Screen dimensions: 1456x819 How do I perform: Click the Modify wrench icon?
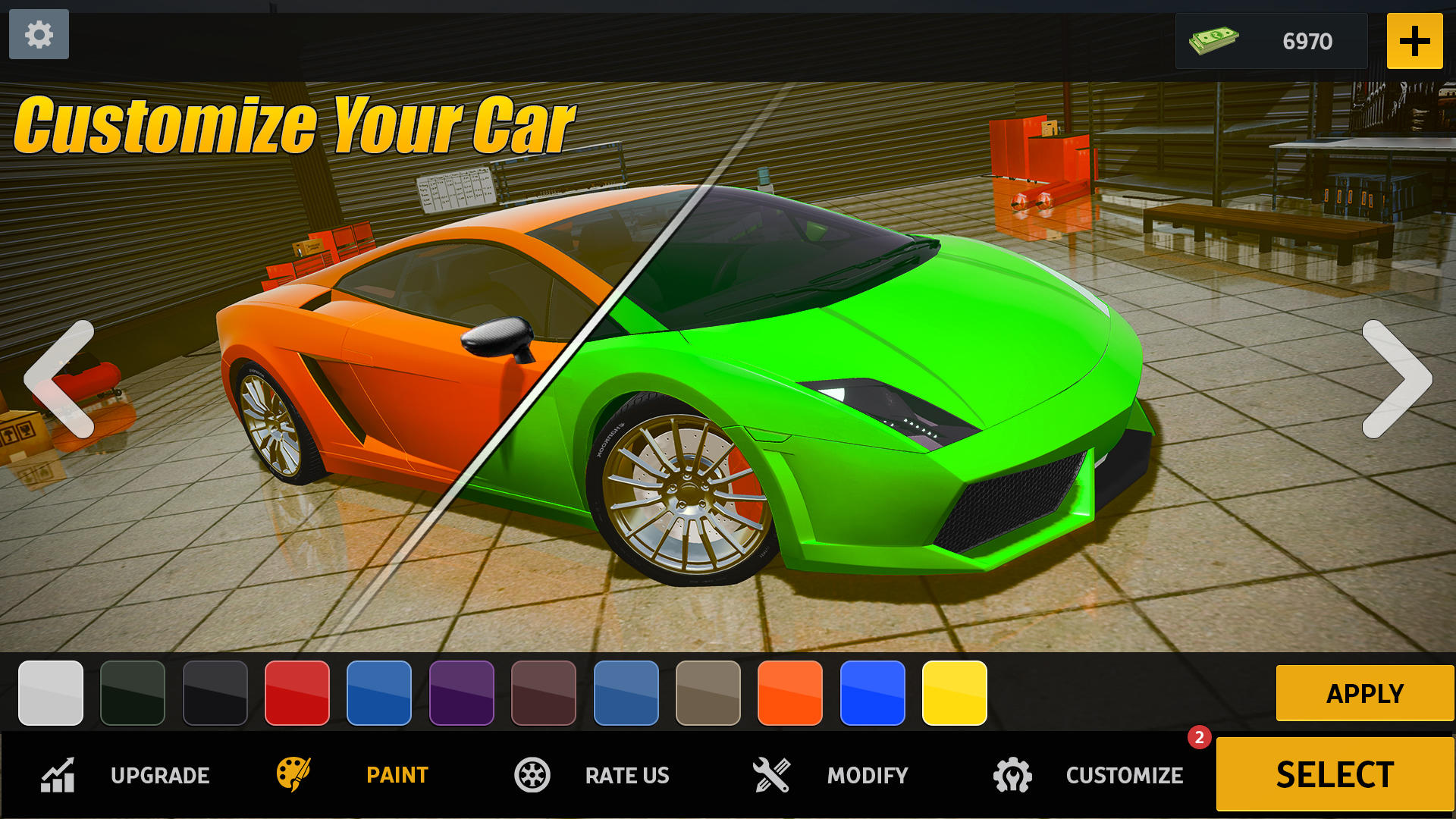[772, 775]
